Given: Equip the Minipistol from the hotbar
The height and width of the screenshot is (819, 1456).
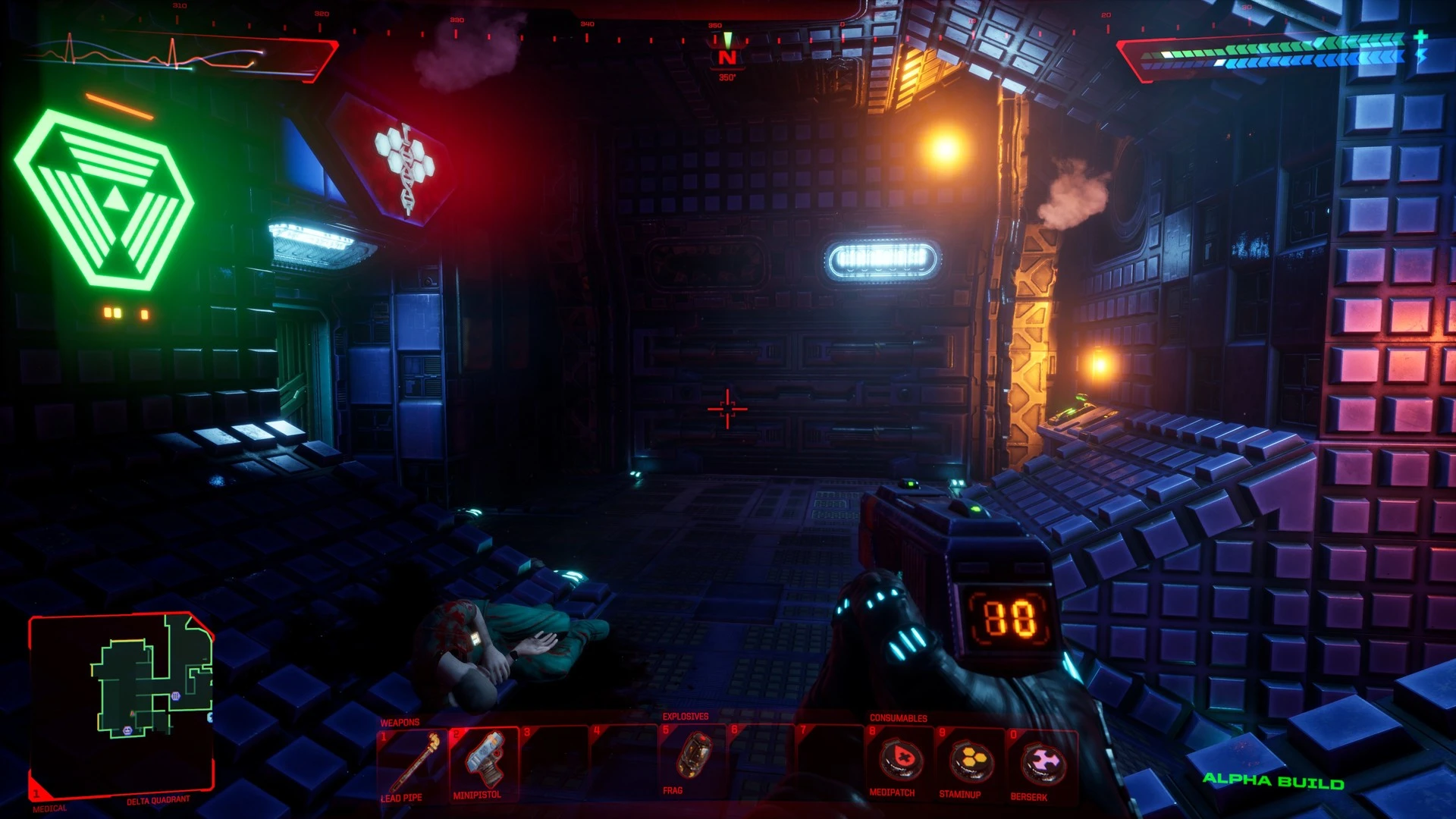Looking at the screenshot, I should click(483, 766).
